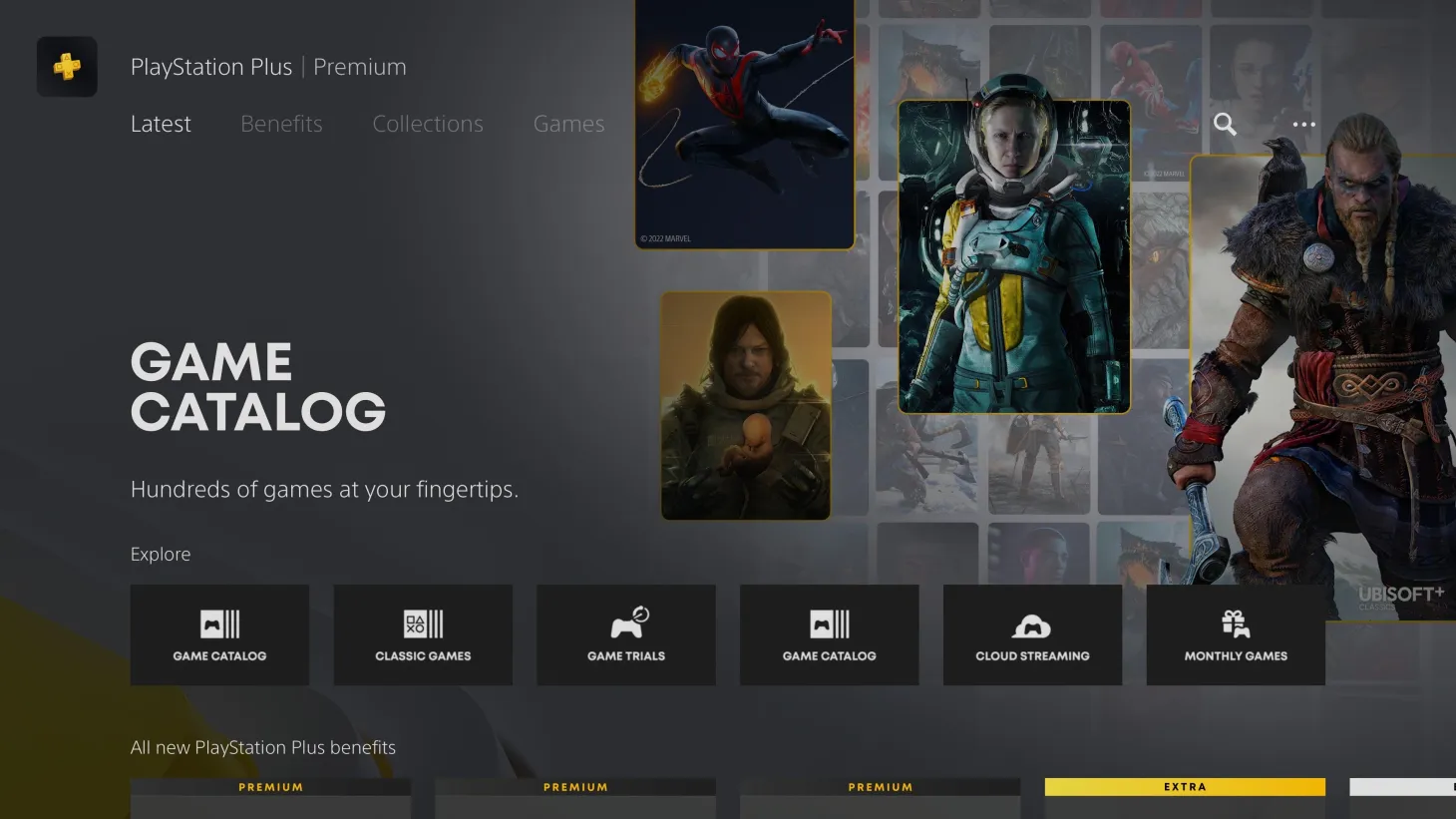This screenshot has height=819, width=1456.
Task: Select the Game Catalog tile in Explore
Action: coord(219,634)
